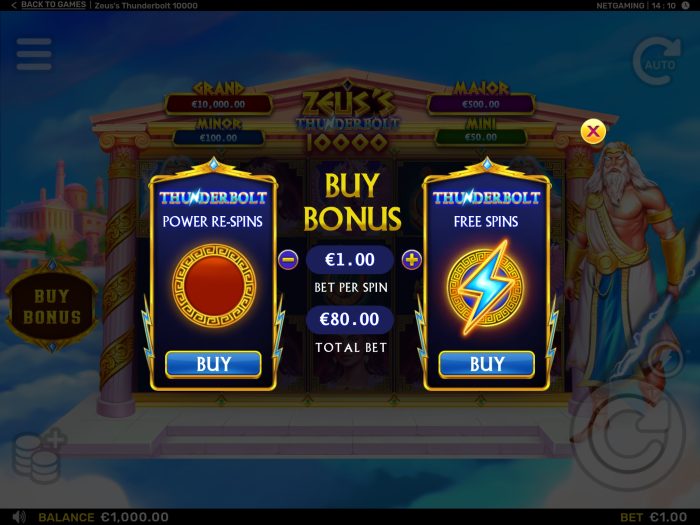Image resolution: width=700 pixels, height=525 pixels.
Task: Open the coin stack bet settings
Action: pos(40,457)
